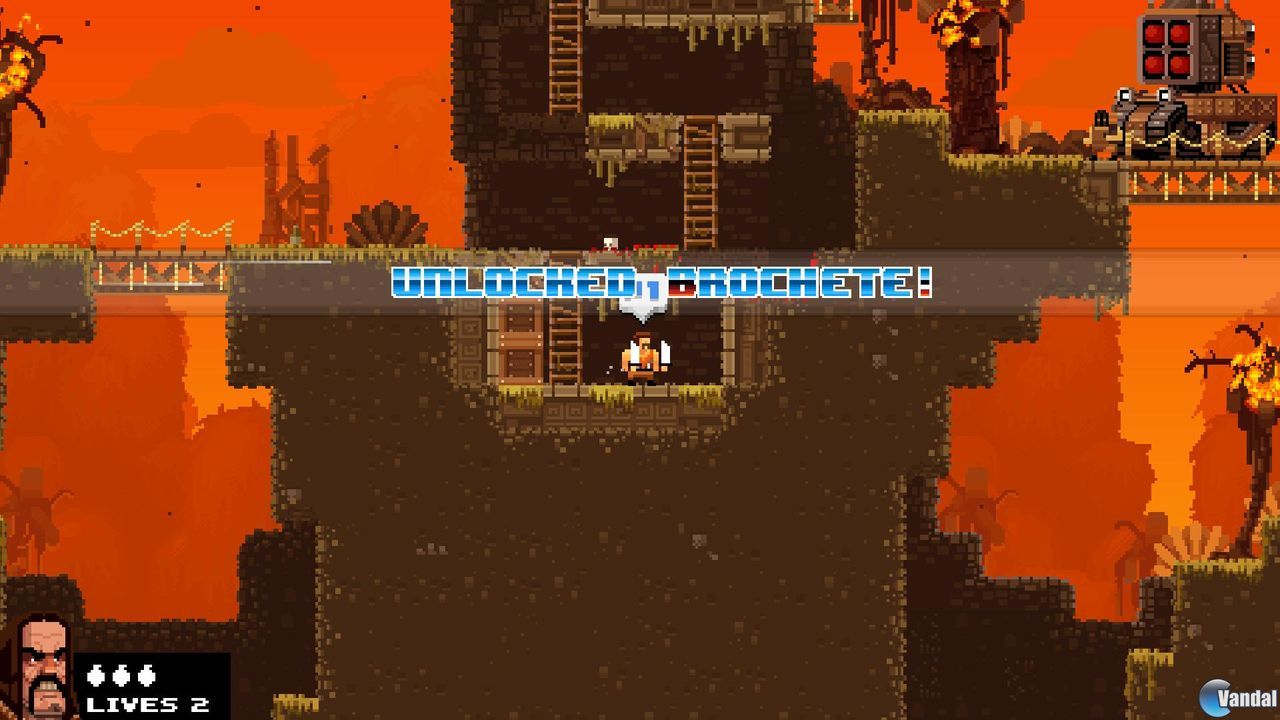Click the third grenade icon in the HUD
The height and width of the screenshot is (720, 1280).
click(145, 675)
